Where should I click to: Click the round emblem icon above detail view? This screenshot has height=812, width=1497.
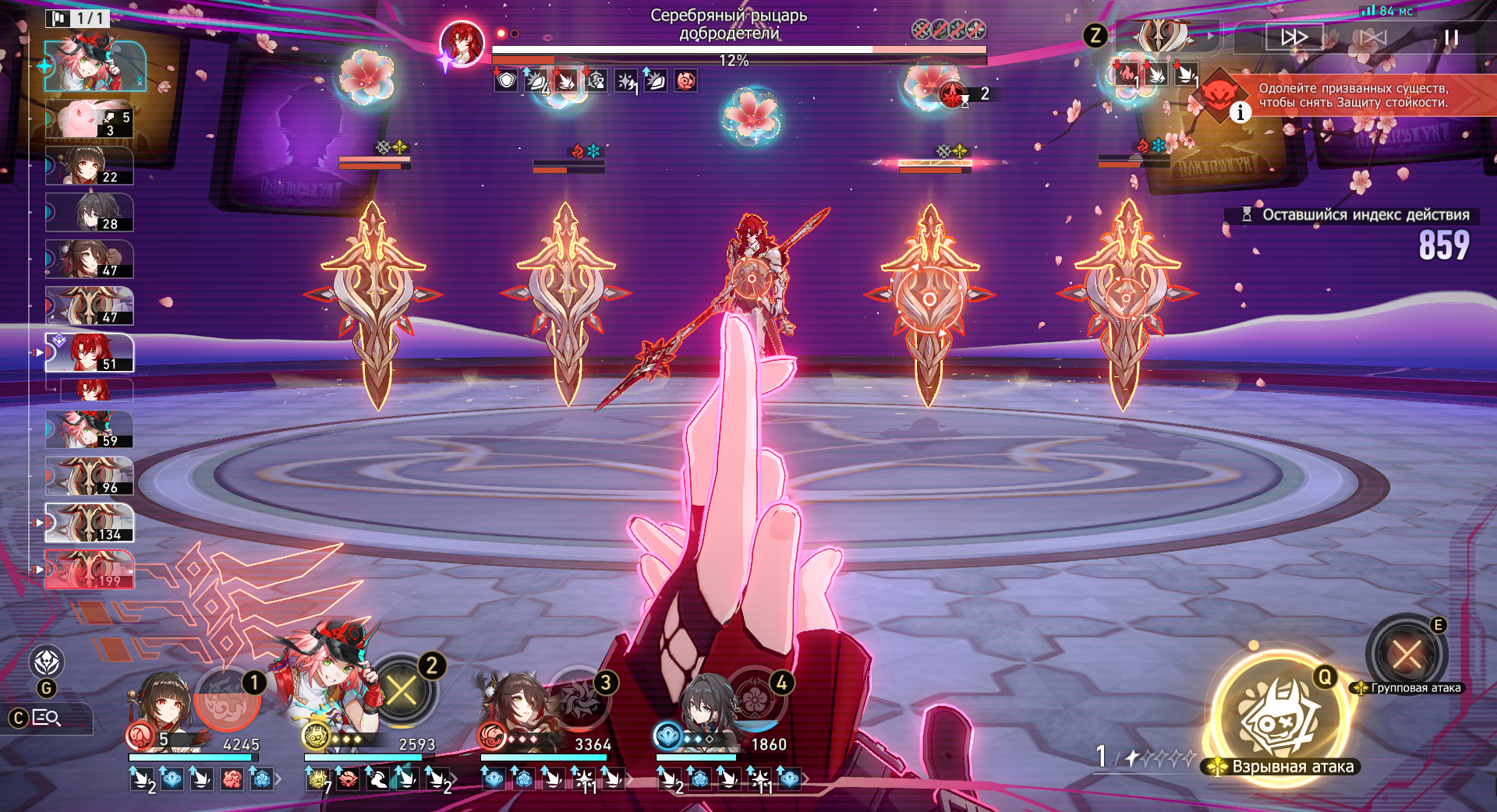tap(47, 662)
